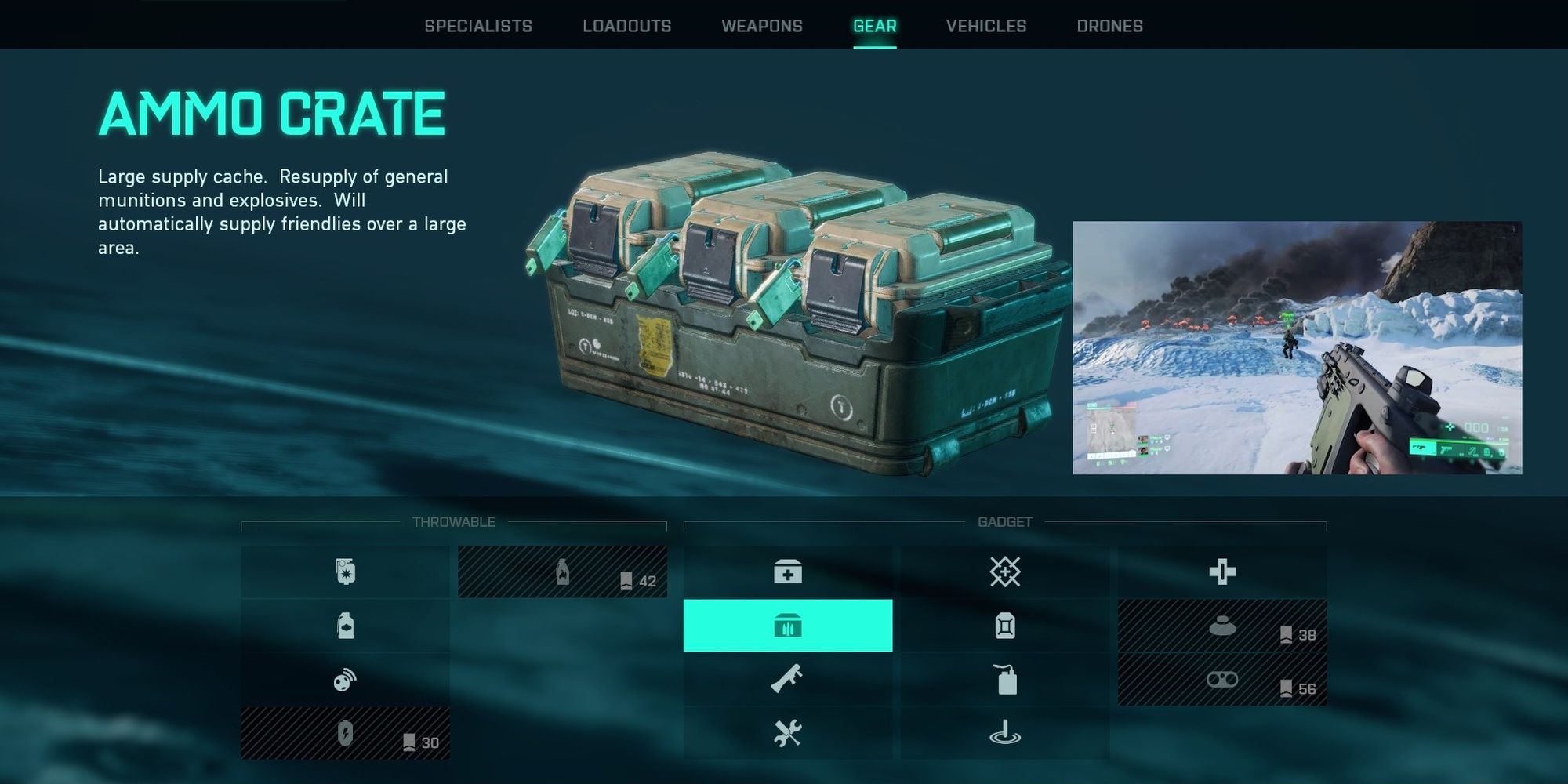Show the Vehicles tab

coord(985,26)
